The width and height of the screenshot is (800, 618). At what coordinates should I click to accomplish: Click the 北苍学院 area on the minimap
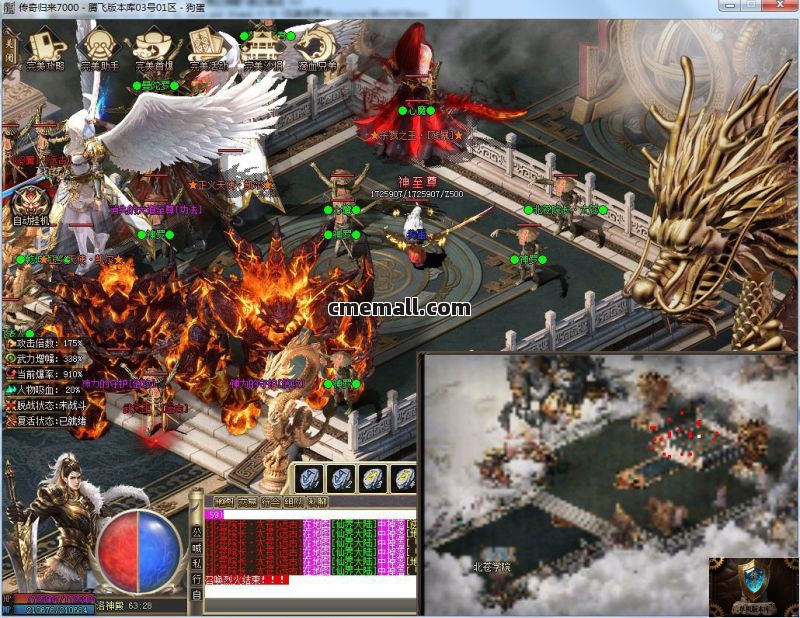coord(491,567)
